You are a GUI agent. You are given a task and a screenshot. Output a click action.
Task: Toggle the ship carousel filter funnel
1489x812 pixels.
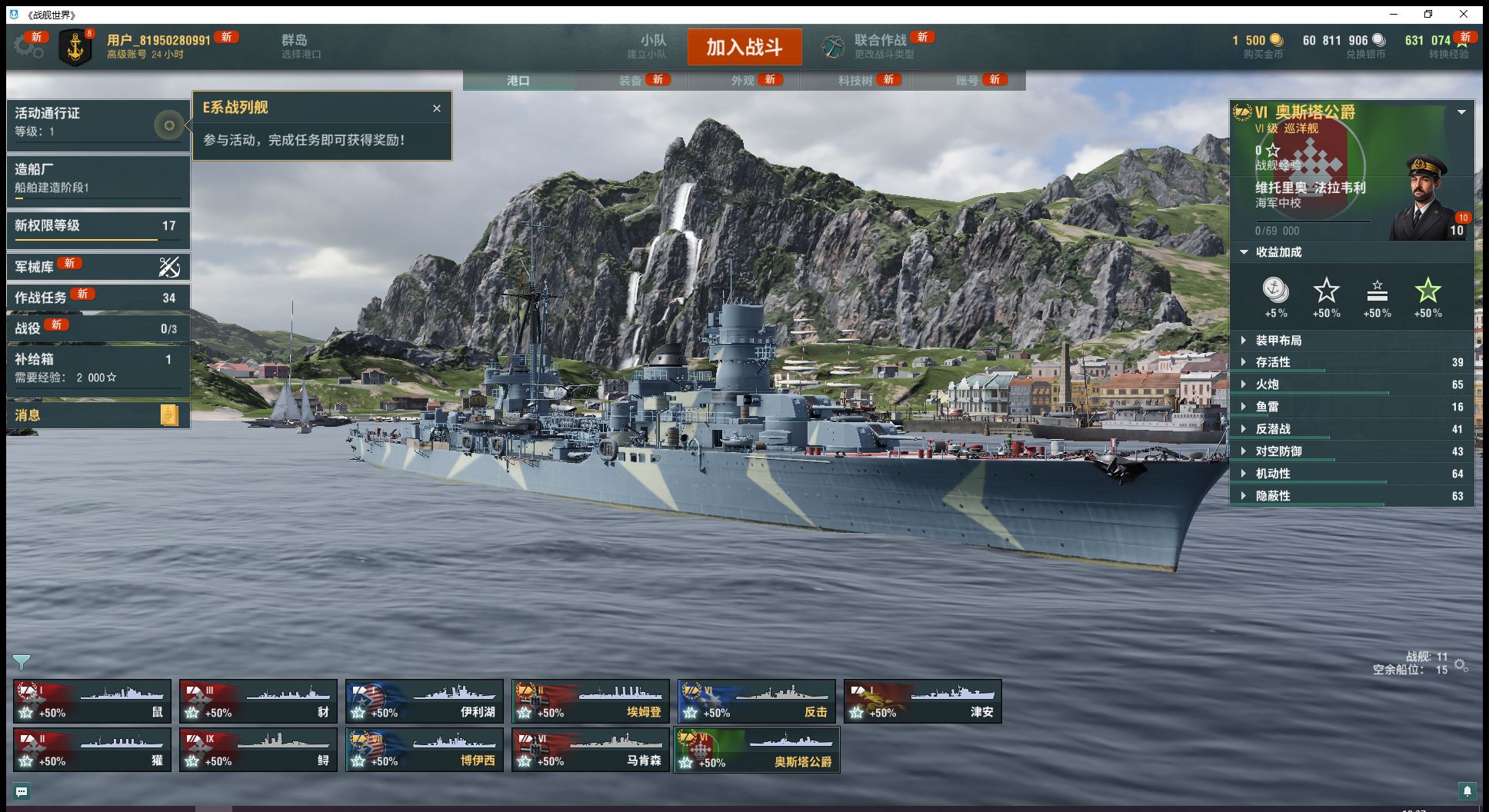[22, 662]
